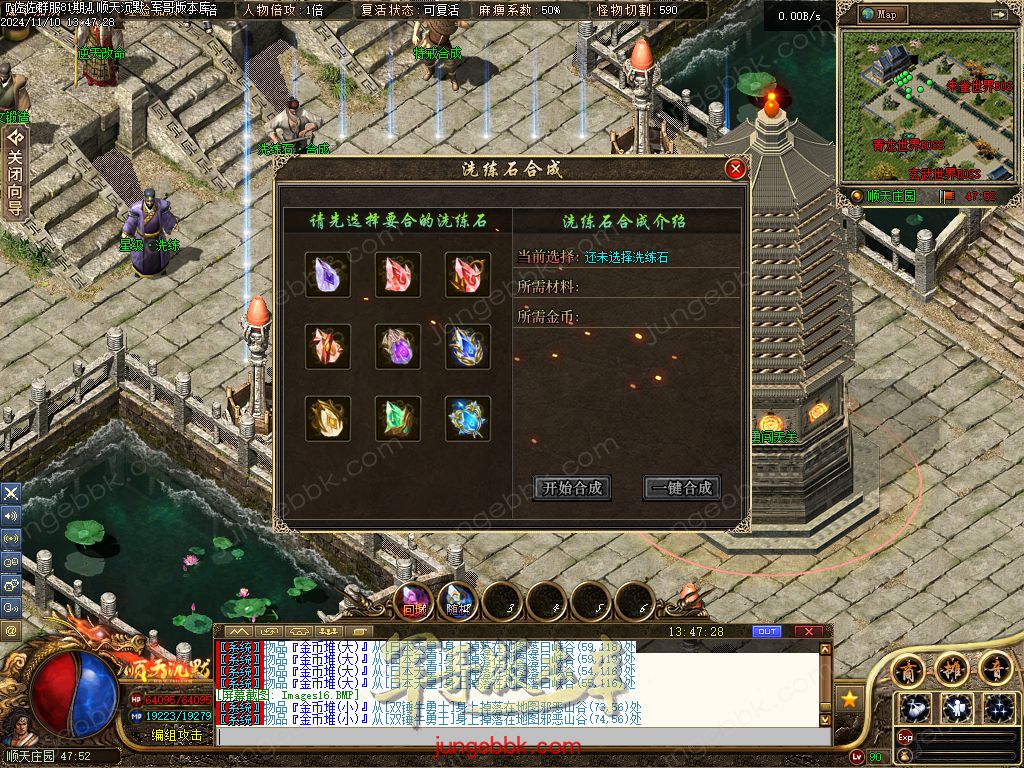The width and height of the screenshot is (1024, 768).
Task: Click the 开始合成 button
Action: (x=573, y=488)
